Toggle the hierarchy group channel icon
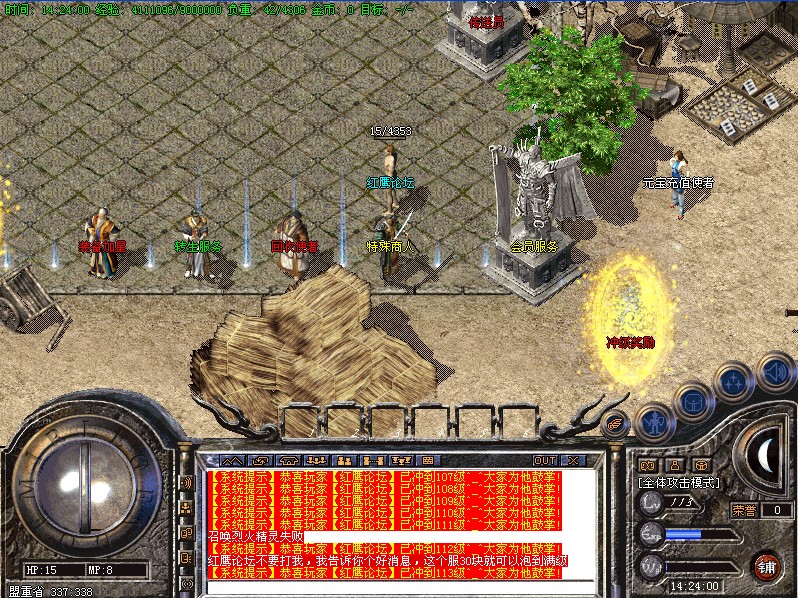Viewport: 798px width, 598px height. point(186,508)
